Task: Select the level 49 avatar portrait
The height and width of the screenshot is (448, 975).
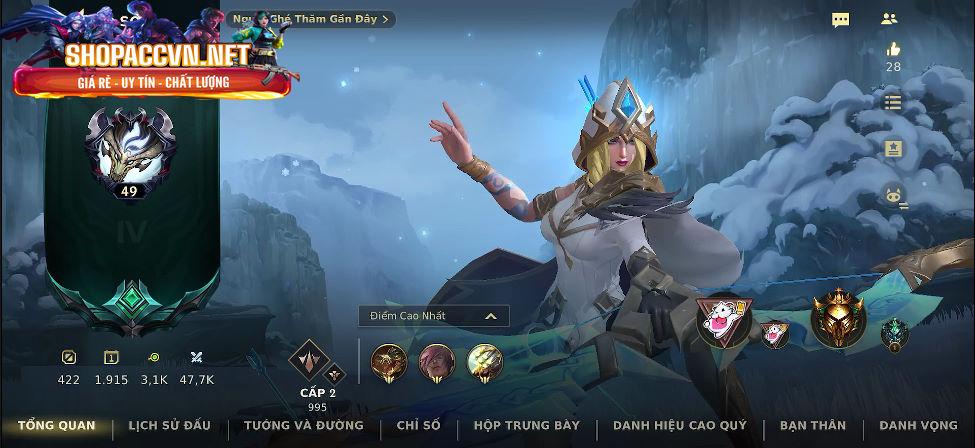Action: (x=129, y=152)
